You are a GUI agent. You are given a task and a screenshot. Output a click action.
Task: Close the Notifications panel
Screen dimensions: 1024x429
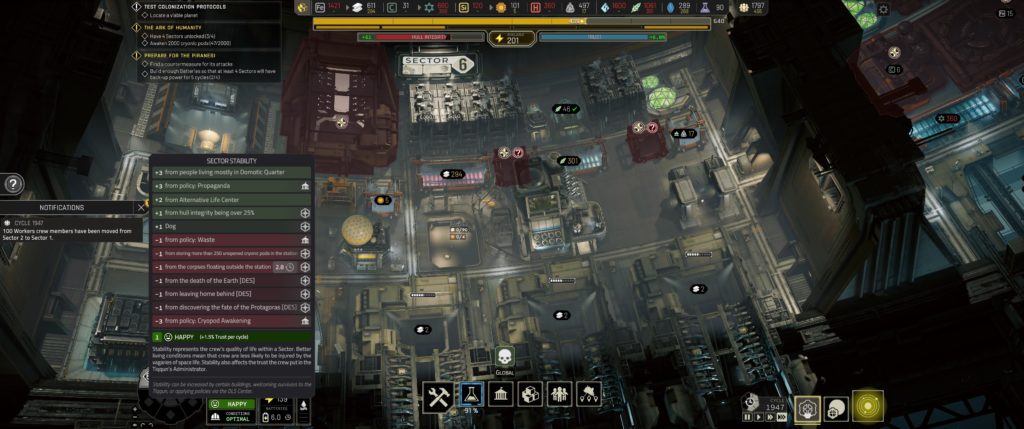pos(141,208)
